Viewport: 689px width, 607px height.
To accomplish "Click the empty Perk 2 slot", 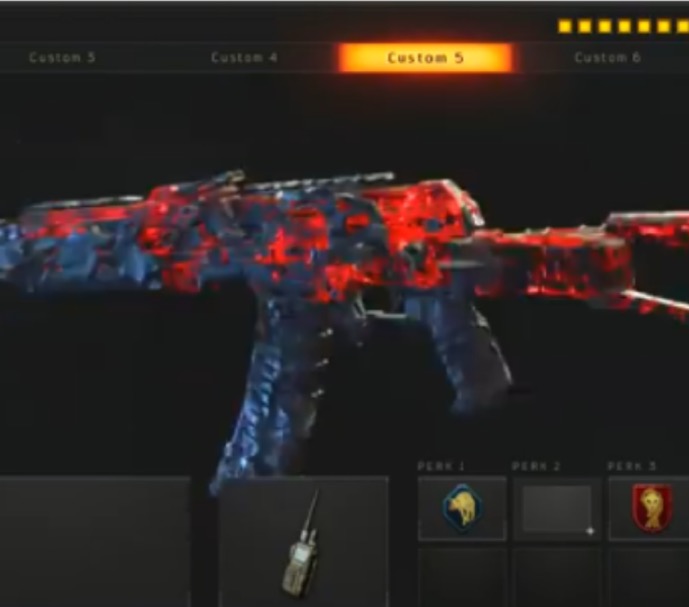I will 557,509.
